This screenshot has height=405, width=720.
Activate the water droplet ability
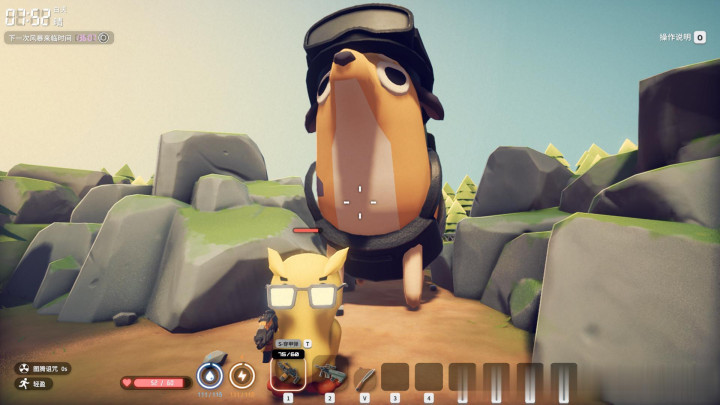pyautogui.click(x=210, y=375)
